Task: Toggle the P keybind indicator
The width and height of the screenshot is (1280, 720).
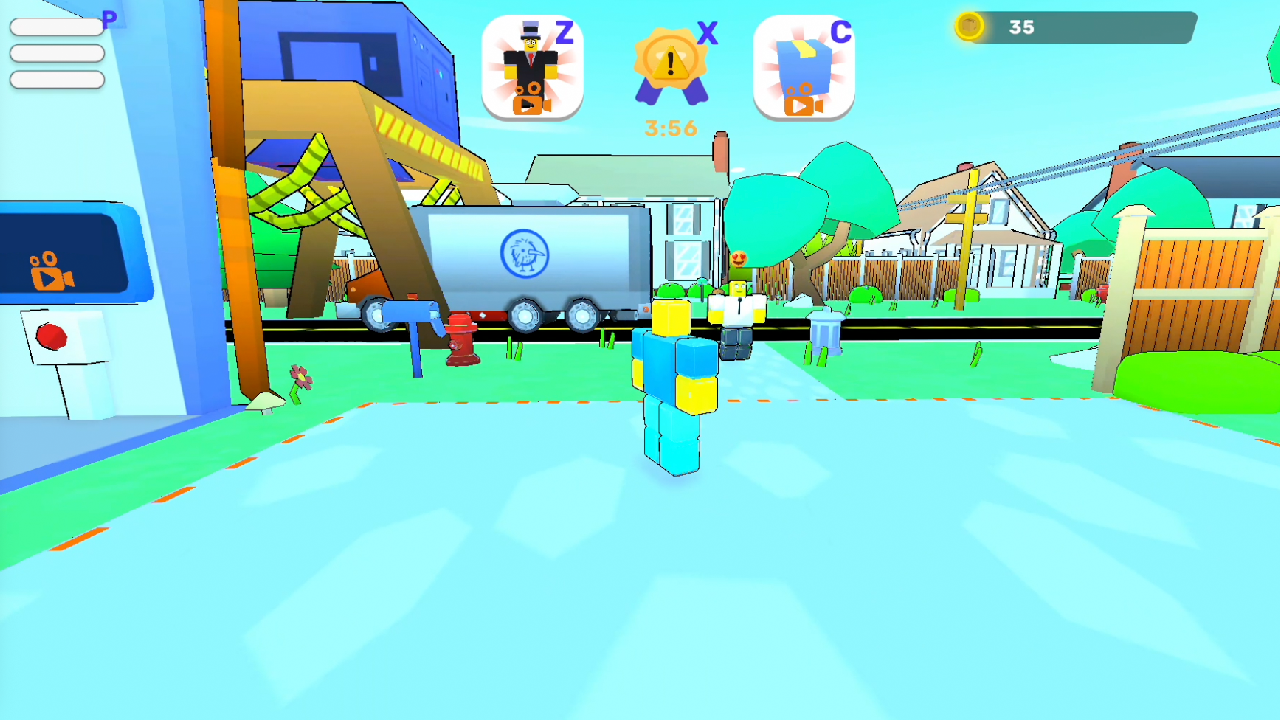Action: 109,18
